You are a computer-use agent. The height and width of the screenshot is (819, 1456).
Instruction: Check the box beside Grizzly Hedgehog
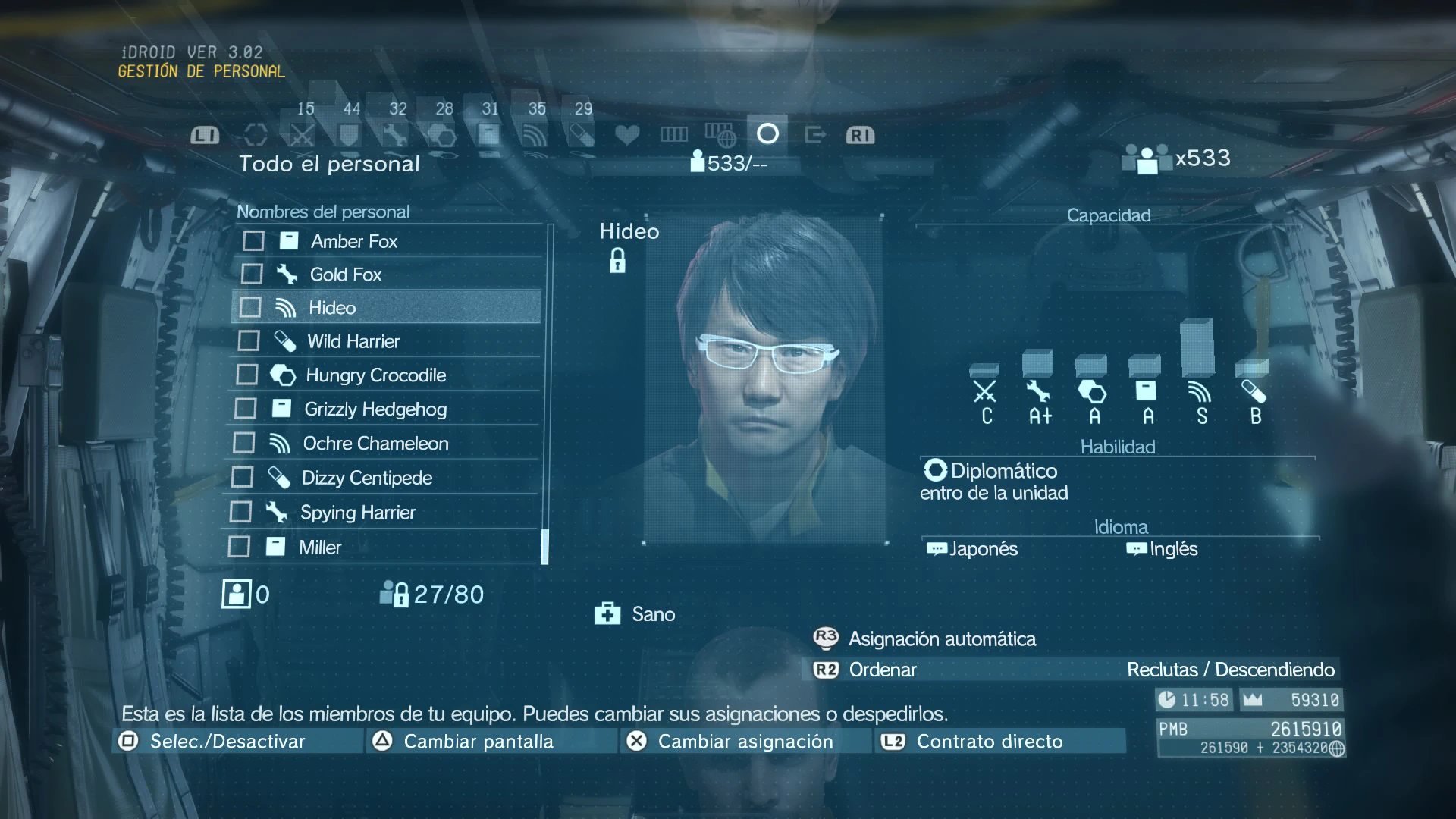pos(246,409)
